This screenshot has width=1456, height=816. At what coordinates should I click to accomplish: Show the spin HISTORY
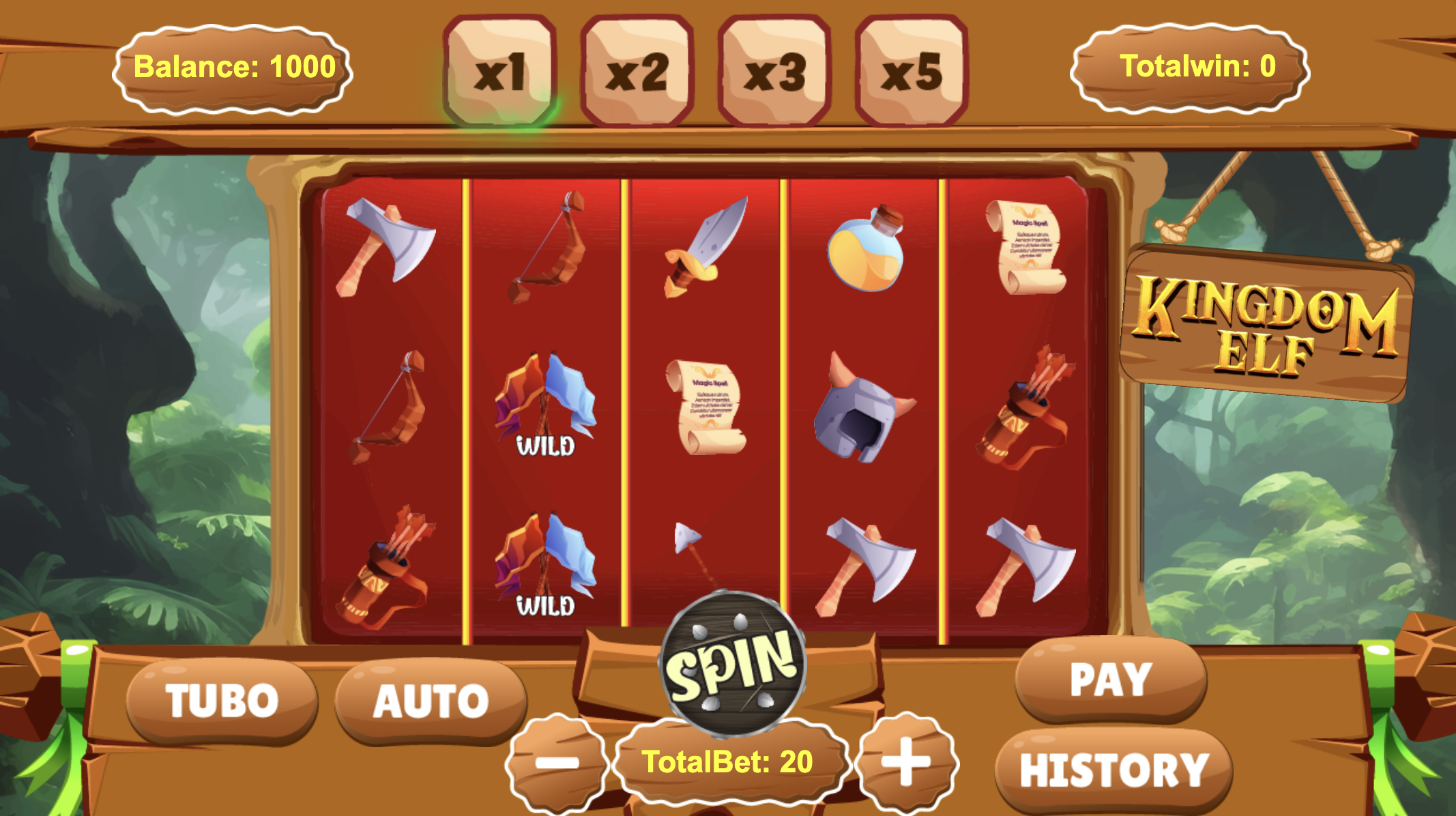tap(1113, 770)
